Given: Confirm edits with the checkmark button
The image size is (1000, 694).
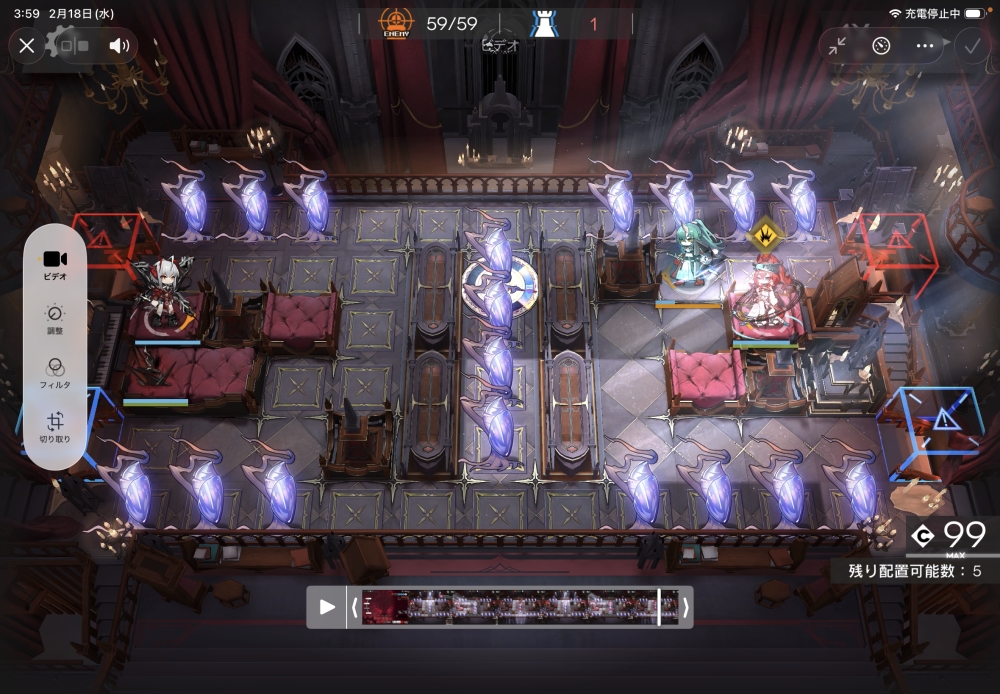Looking at the screenshot, I should pos(970,45).
